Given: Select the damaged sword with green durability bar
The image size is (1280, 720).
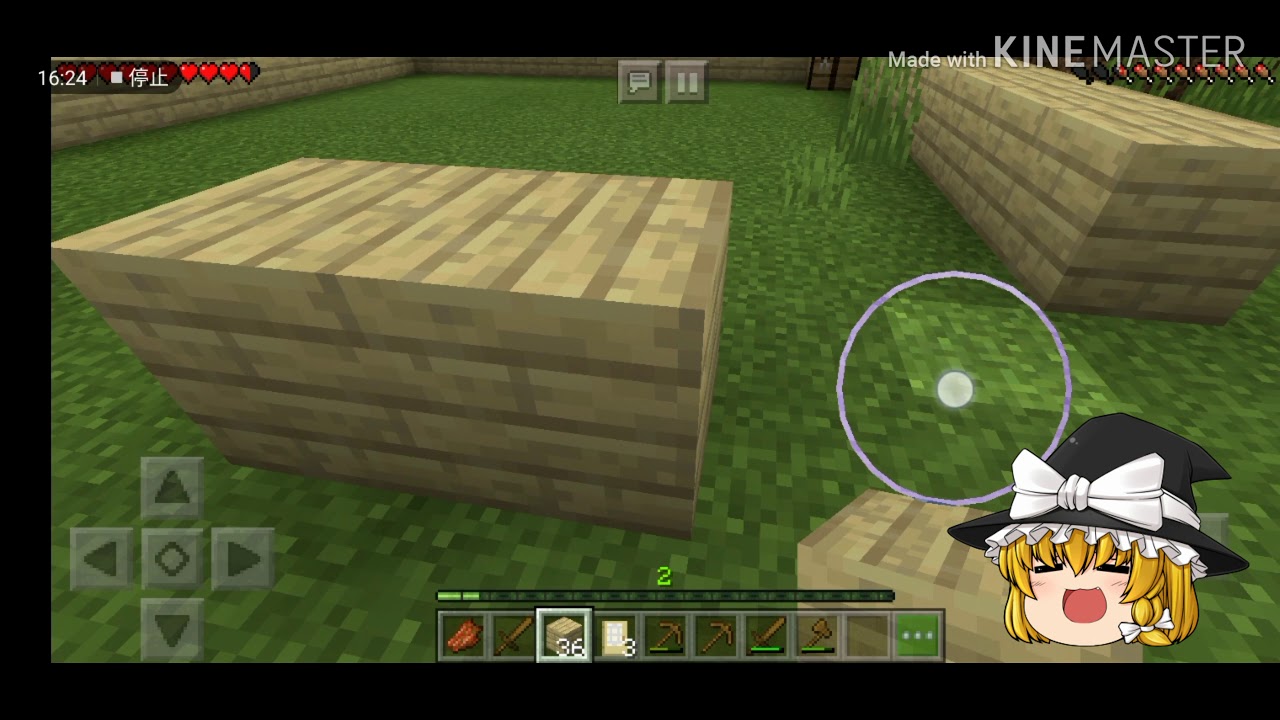Looking at the screenshot, I should pyautogui.click(x=768, y=632).
